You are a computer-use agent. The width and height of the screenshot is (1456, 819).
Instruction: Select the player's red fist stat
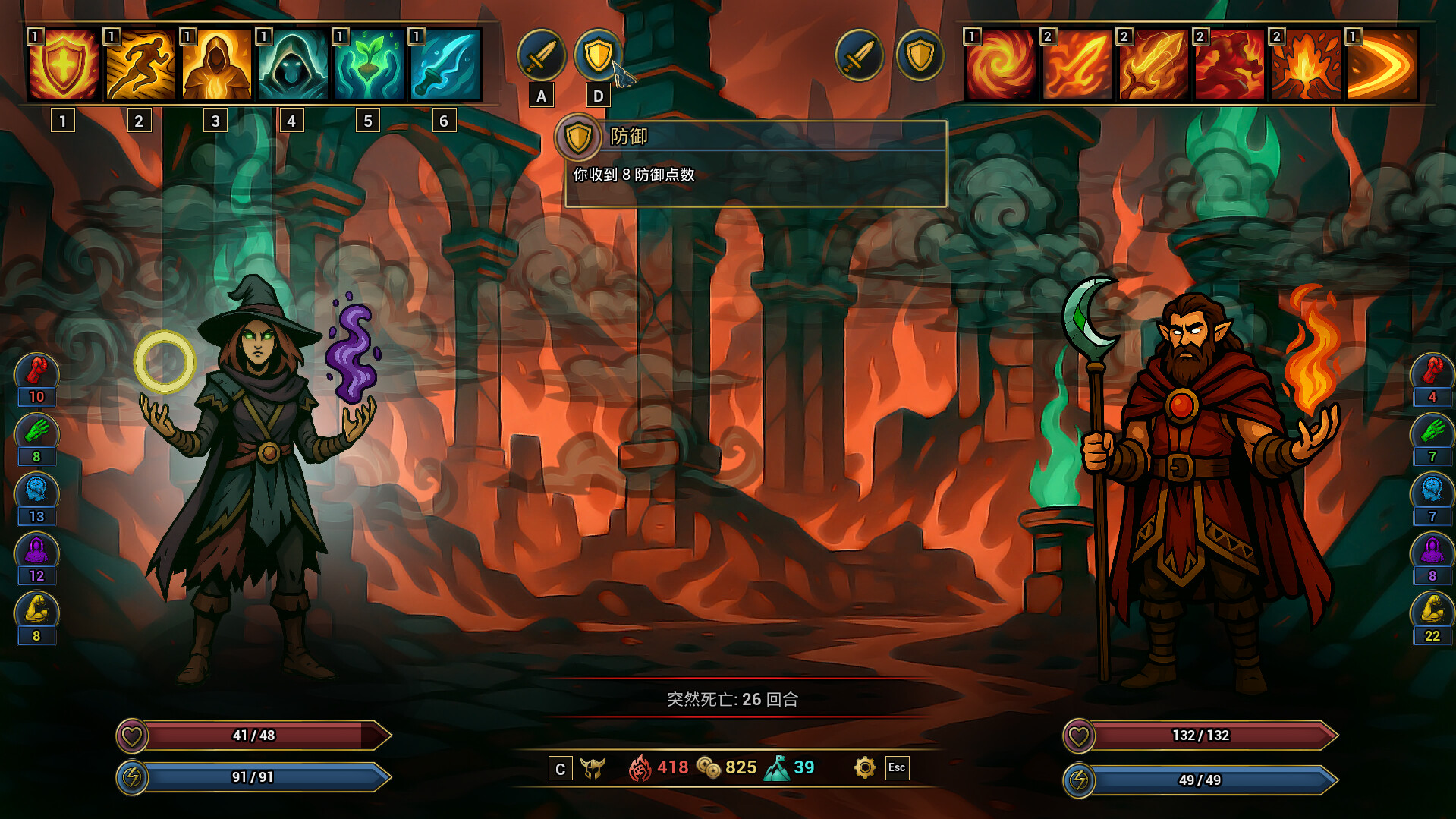tap(36, 372)
